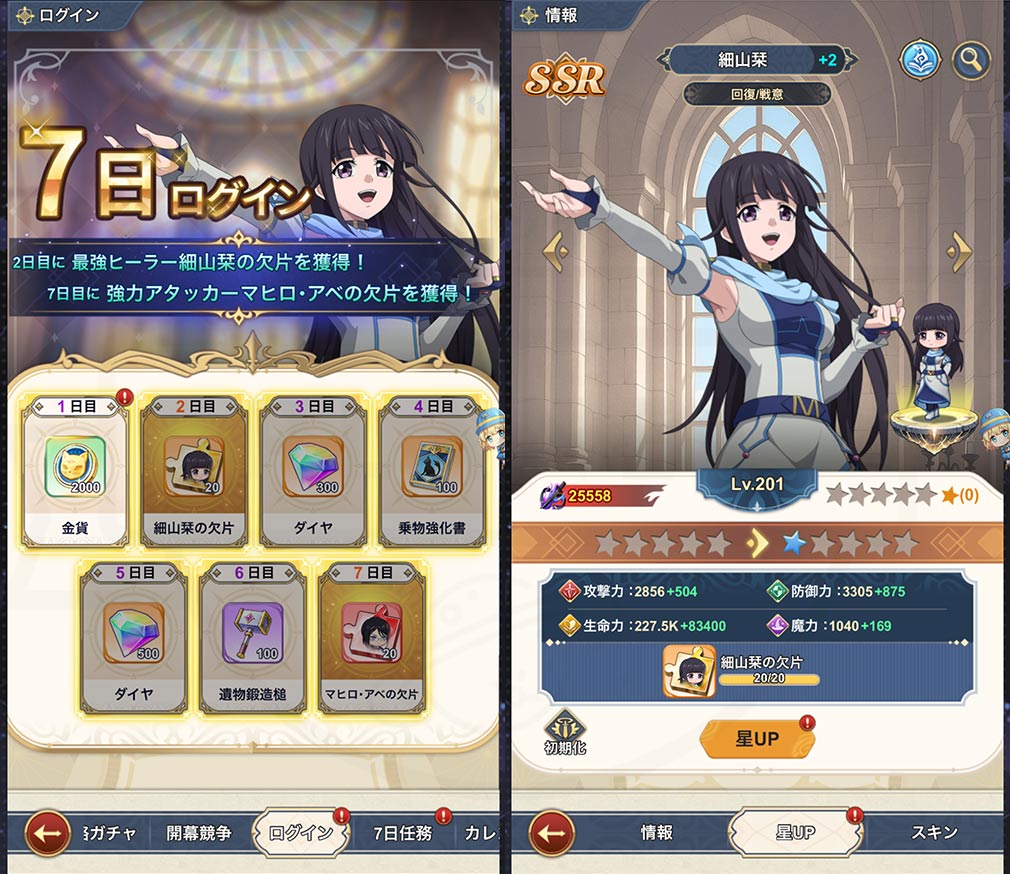
Task: Select the day 3 ダイヤ 300 reward
Action: [313, 470]
